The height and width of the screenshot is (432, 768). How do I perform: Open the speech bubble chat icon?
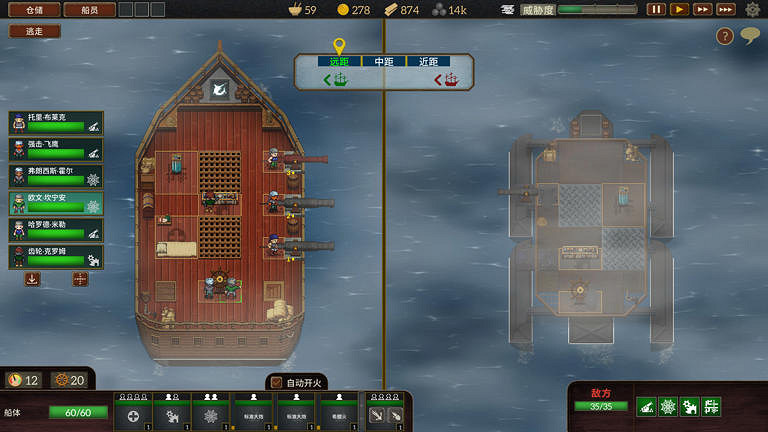tap(749, 35)
